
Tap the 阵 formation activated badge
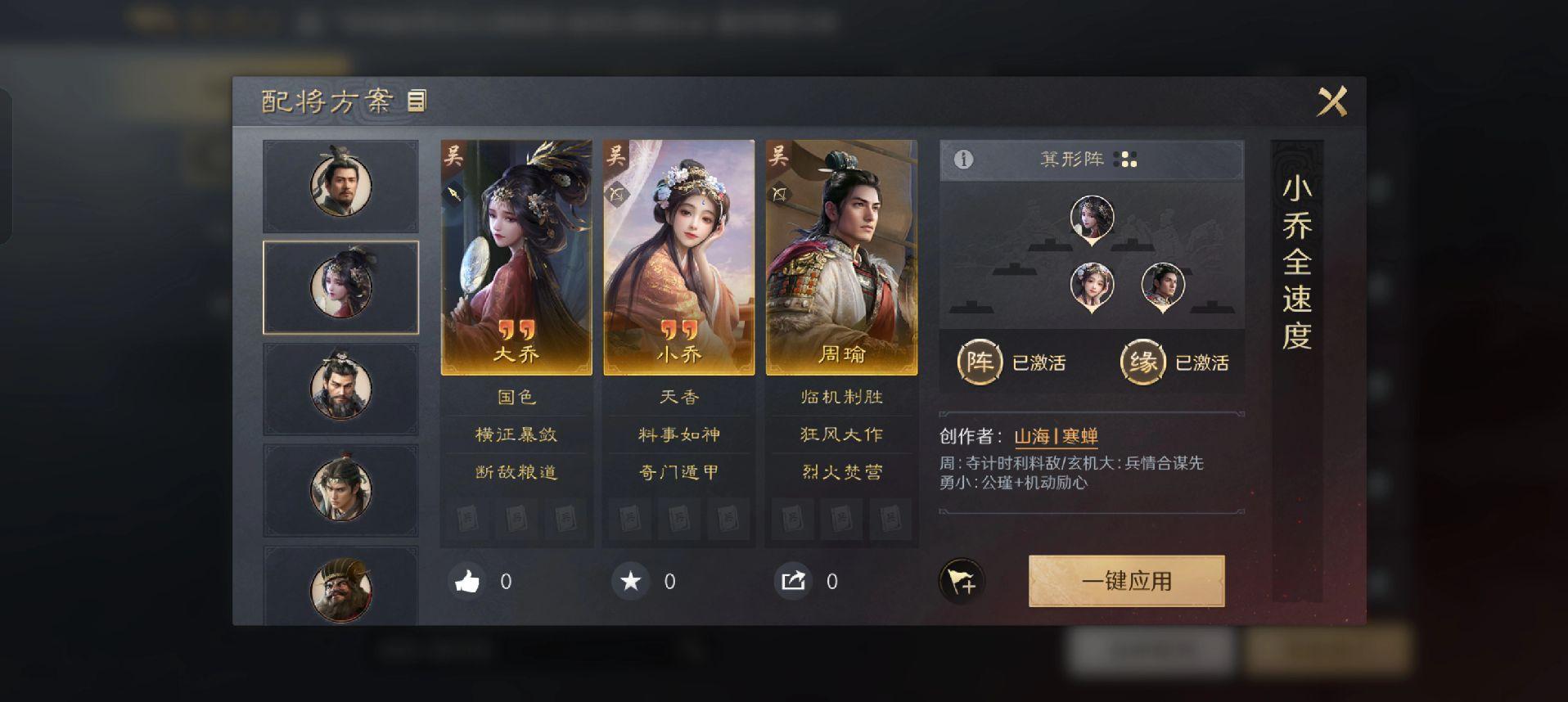pos(980,362)
